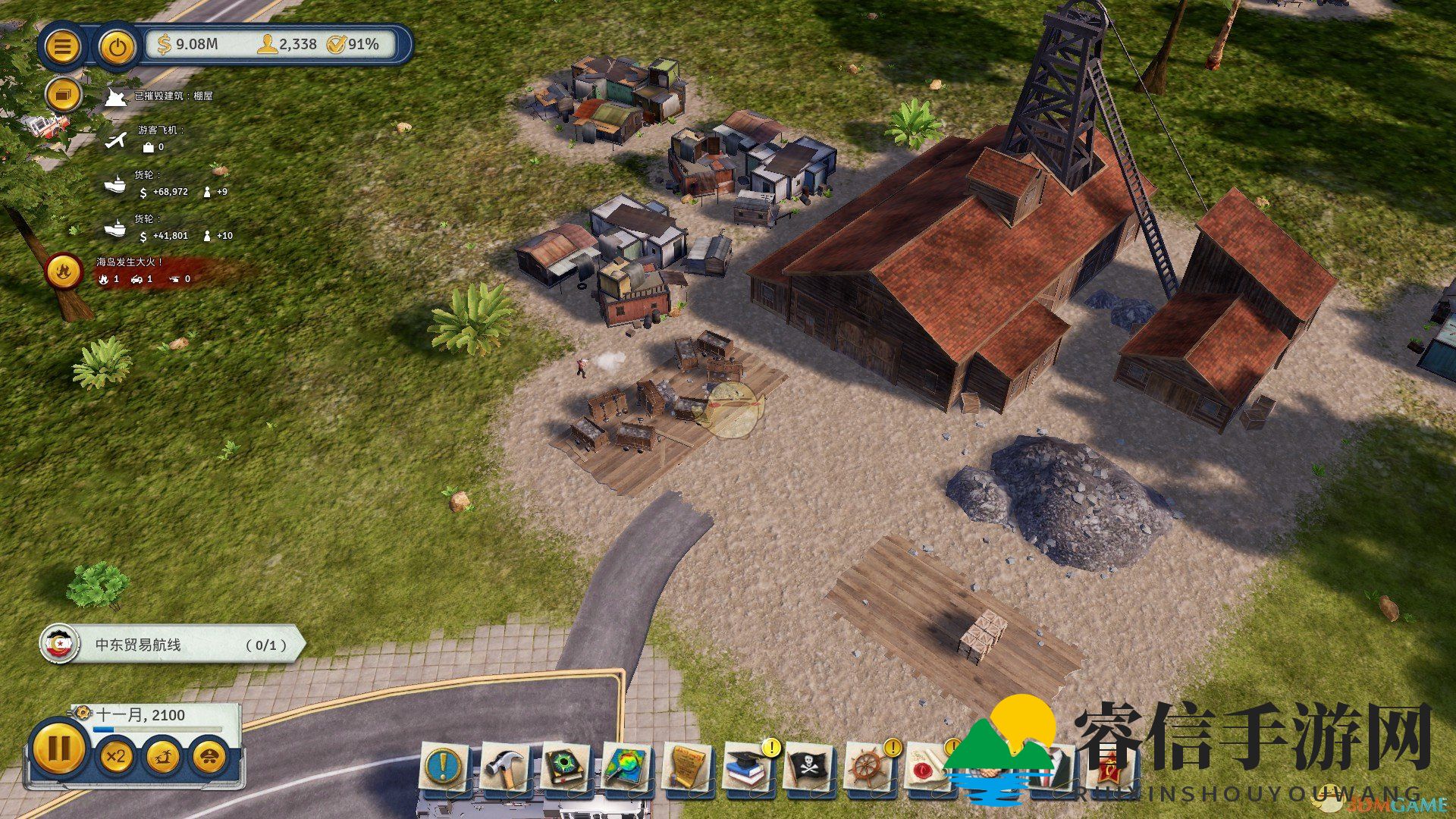Open the pirate flag raids menu
Viewport: 1456px width, 819px height.
tap(808, 767)
